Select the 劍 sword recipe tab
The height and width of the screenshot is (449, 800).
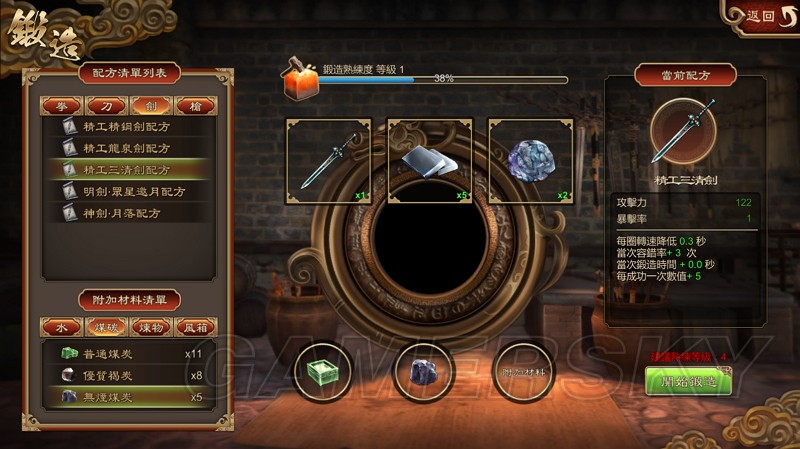coord(150,105)
